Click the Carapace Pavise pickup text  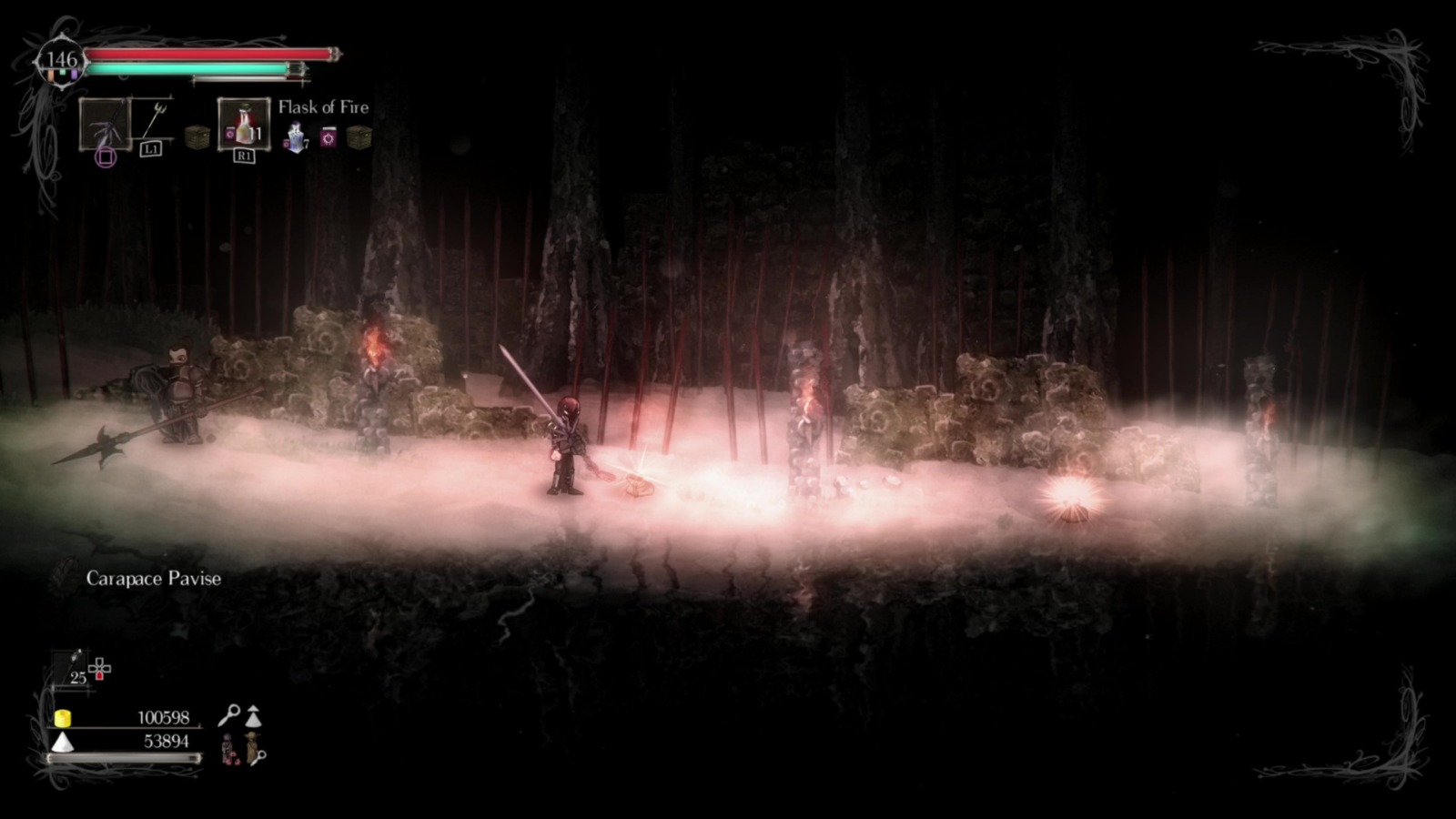153,577
